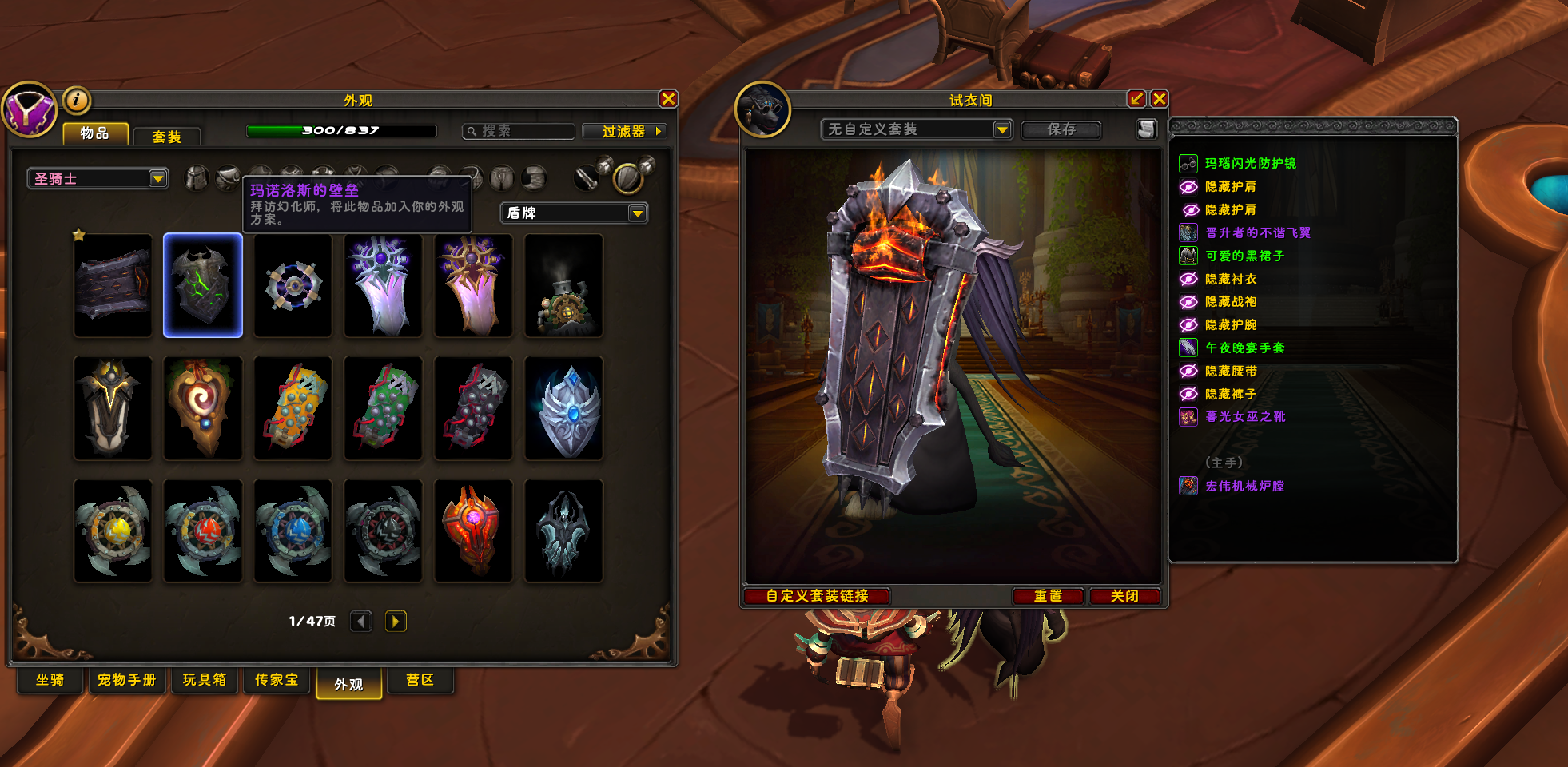Minimize the Dressing Room window with the arrow button

(x=1136, y=99)
